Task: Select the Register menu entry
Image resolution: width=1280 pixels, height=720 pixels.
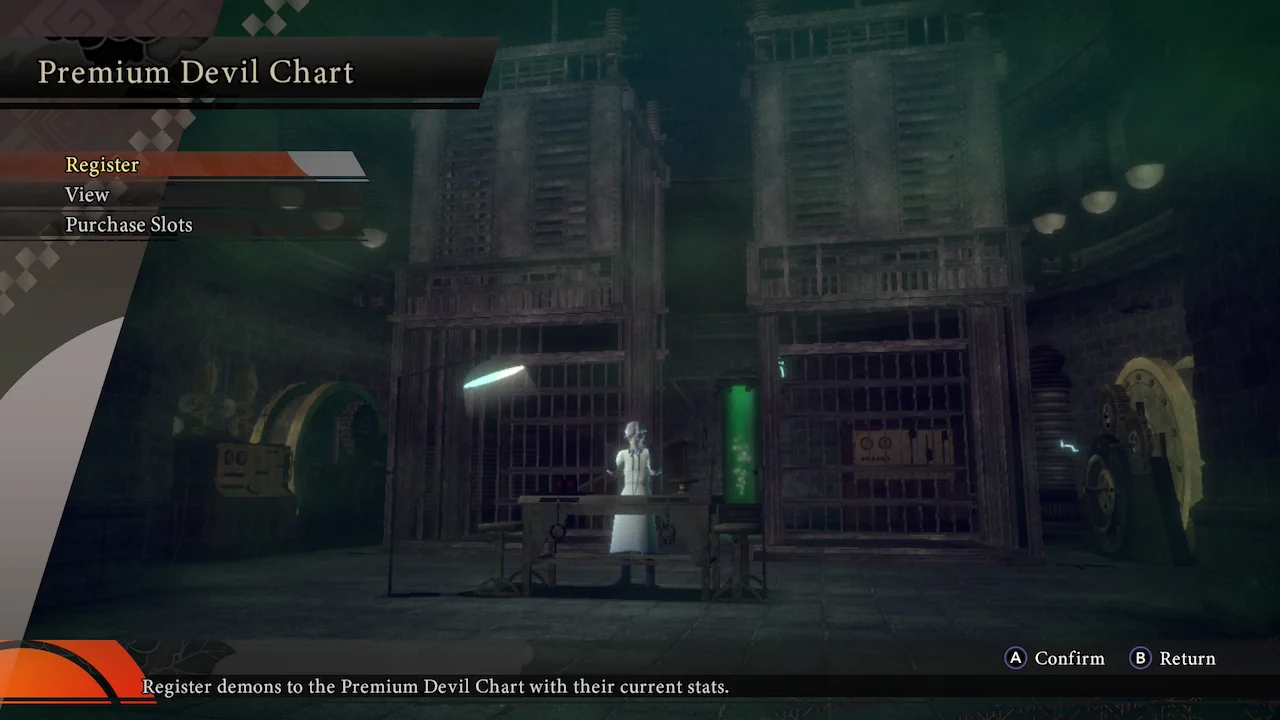Action: pos(102,165)
